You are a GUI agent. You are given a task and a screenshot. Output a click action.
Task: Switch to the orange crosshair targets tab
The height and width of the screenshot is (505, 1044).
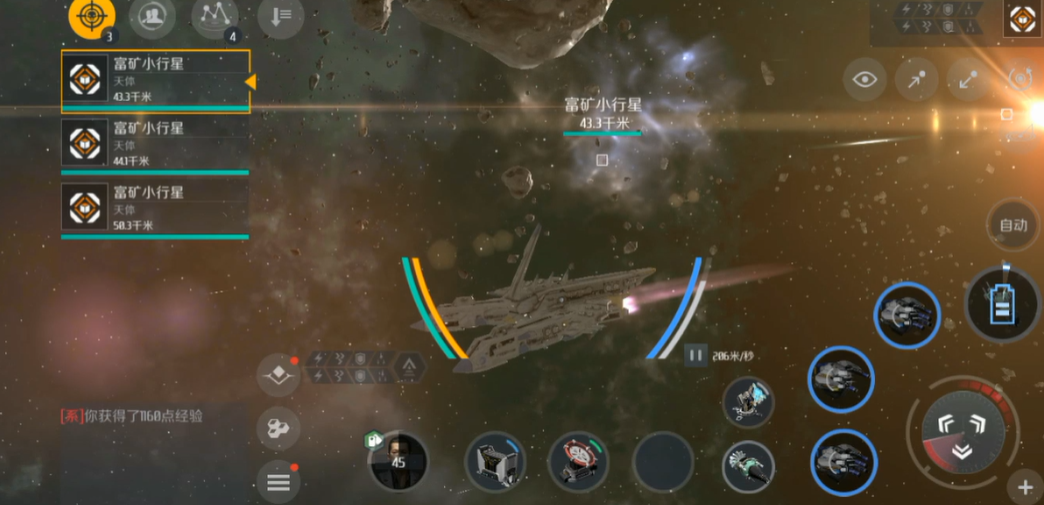91,17
